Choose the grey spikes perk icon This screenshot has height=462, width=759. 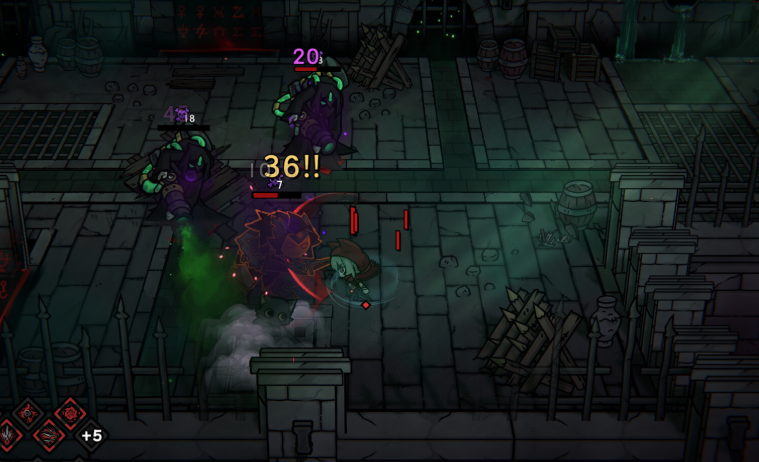[x=7, y=435]
